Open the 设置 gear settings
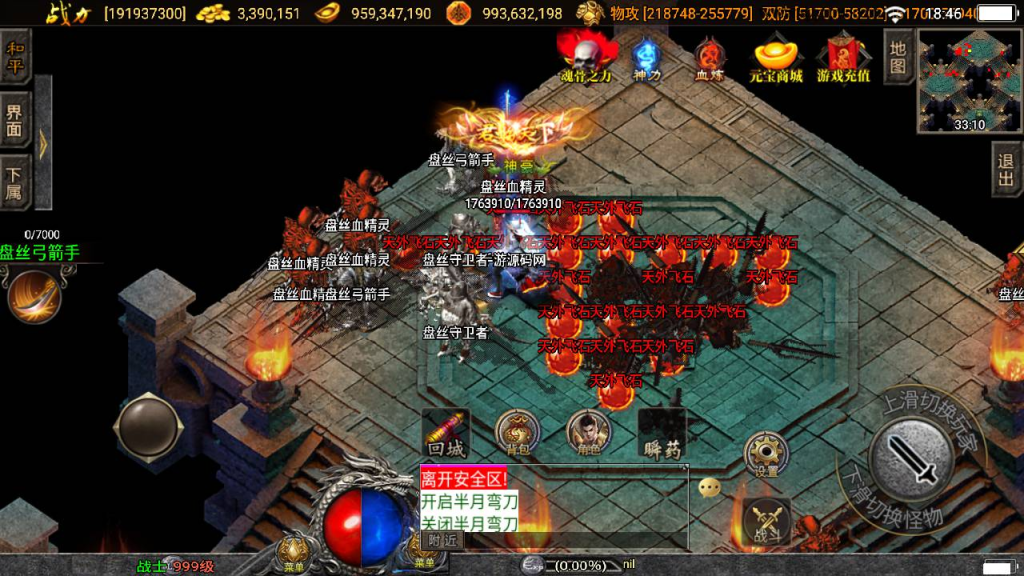Image resolution: width=1024 pixels, height=576 pixels. click(767, 456)
